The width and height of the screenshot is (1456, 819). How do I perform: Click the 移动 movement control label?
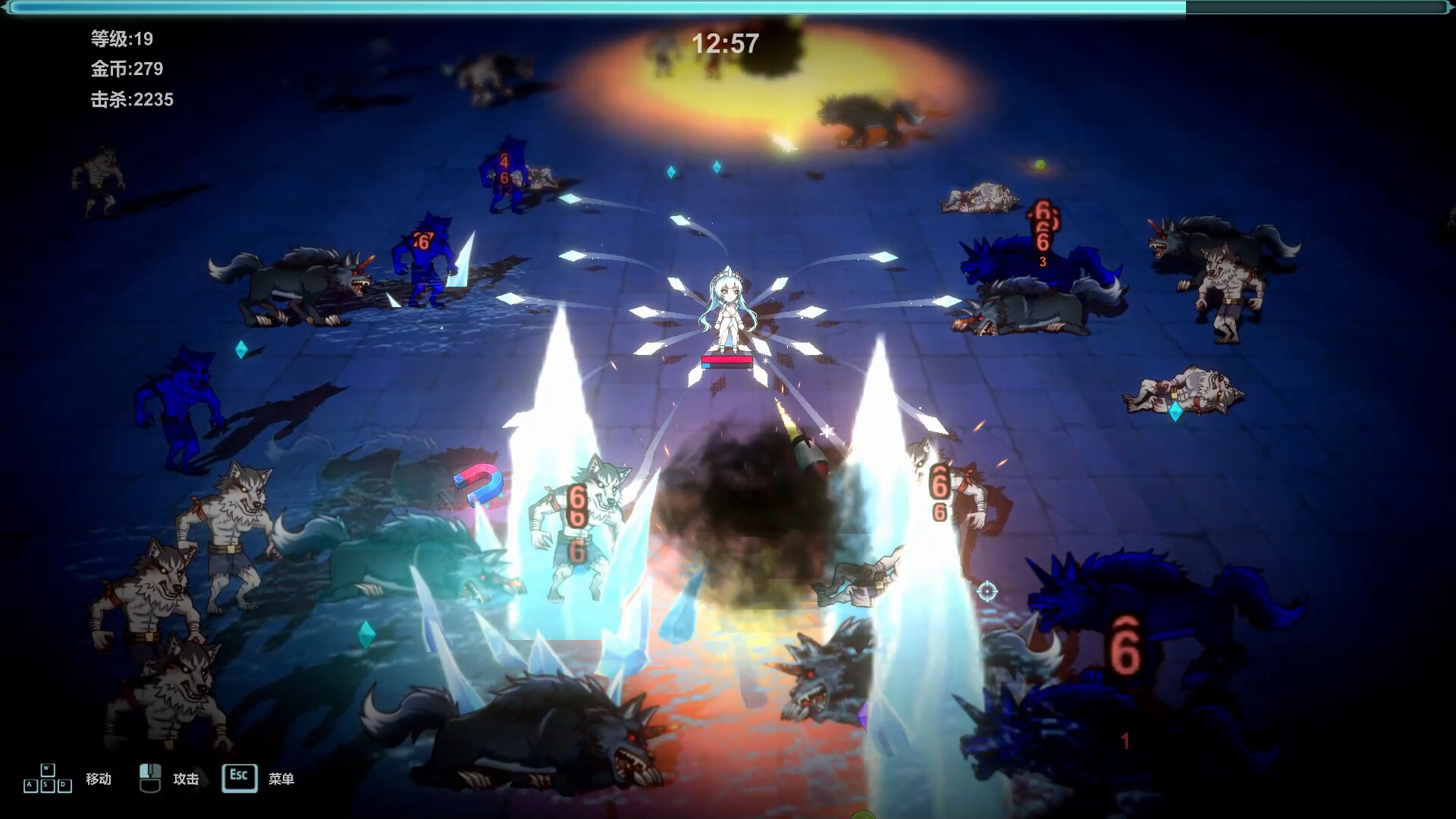97,779
